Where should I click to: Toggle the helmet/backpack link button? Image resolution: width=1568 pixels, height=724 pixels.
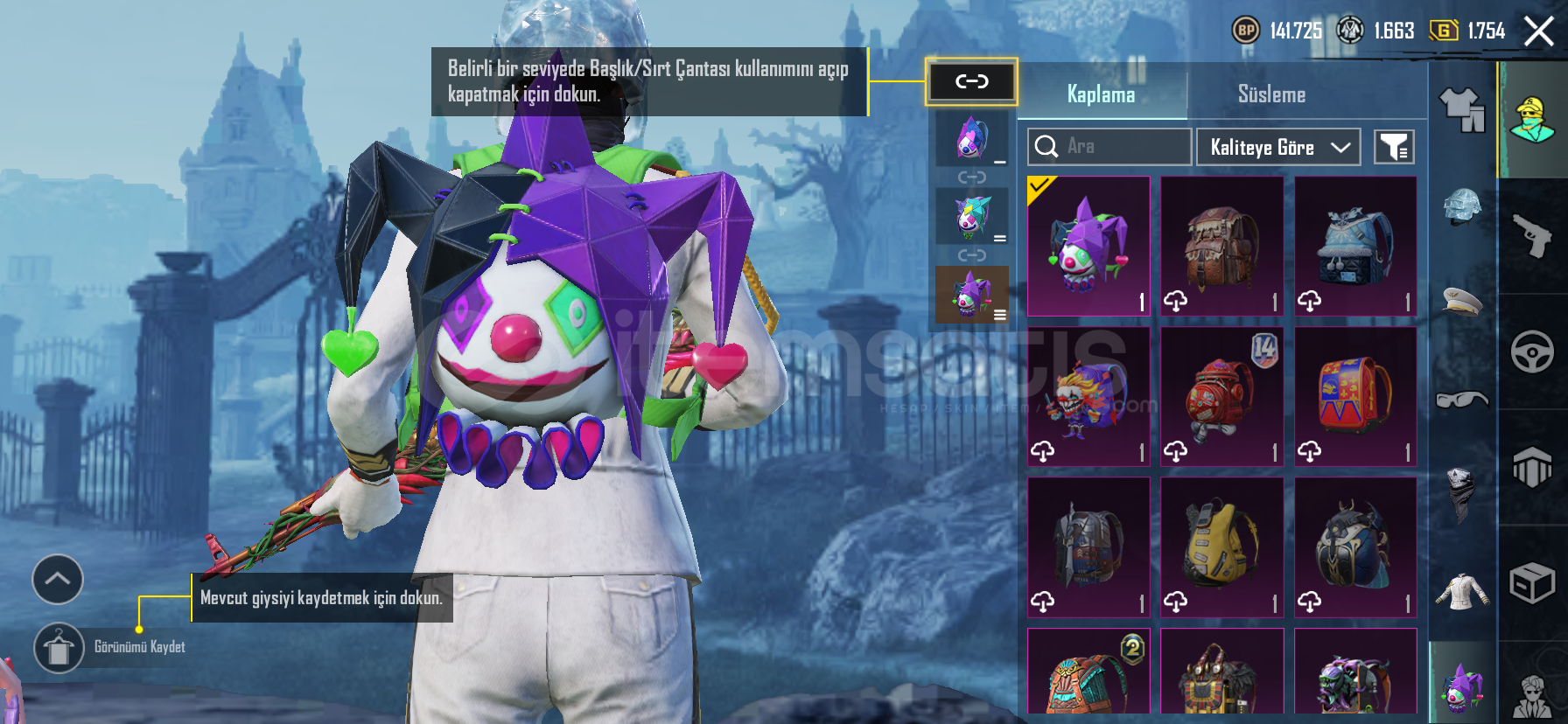click(971, 82)
